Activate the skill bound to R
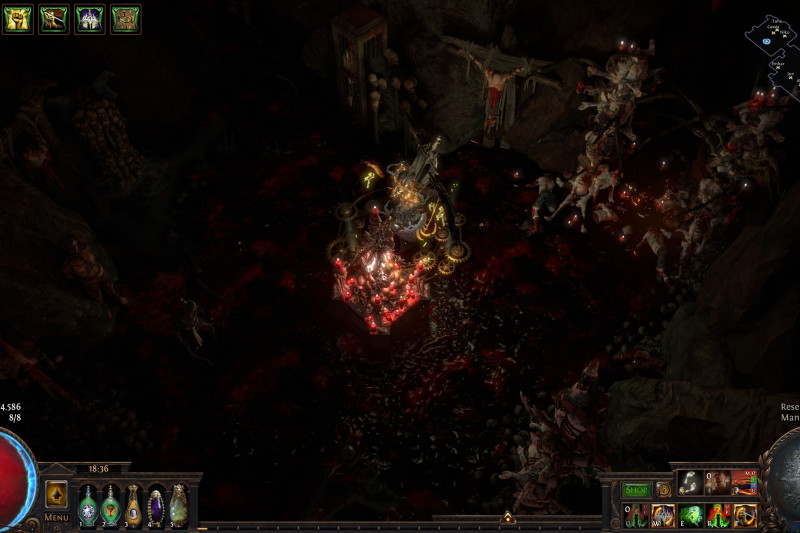800x533 pixels. point(717,515)
